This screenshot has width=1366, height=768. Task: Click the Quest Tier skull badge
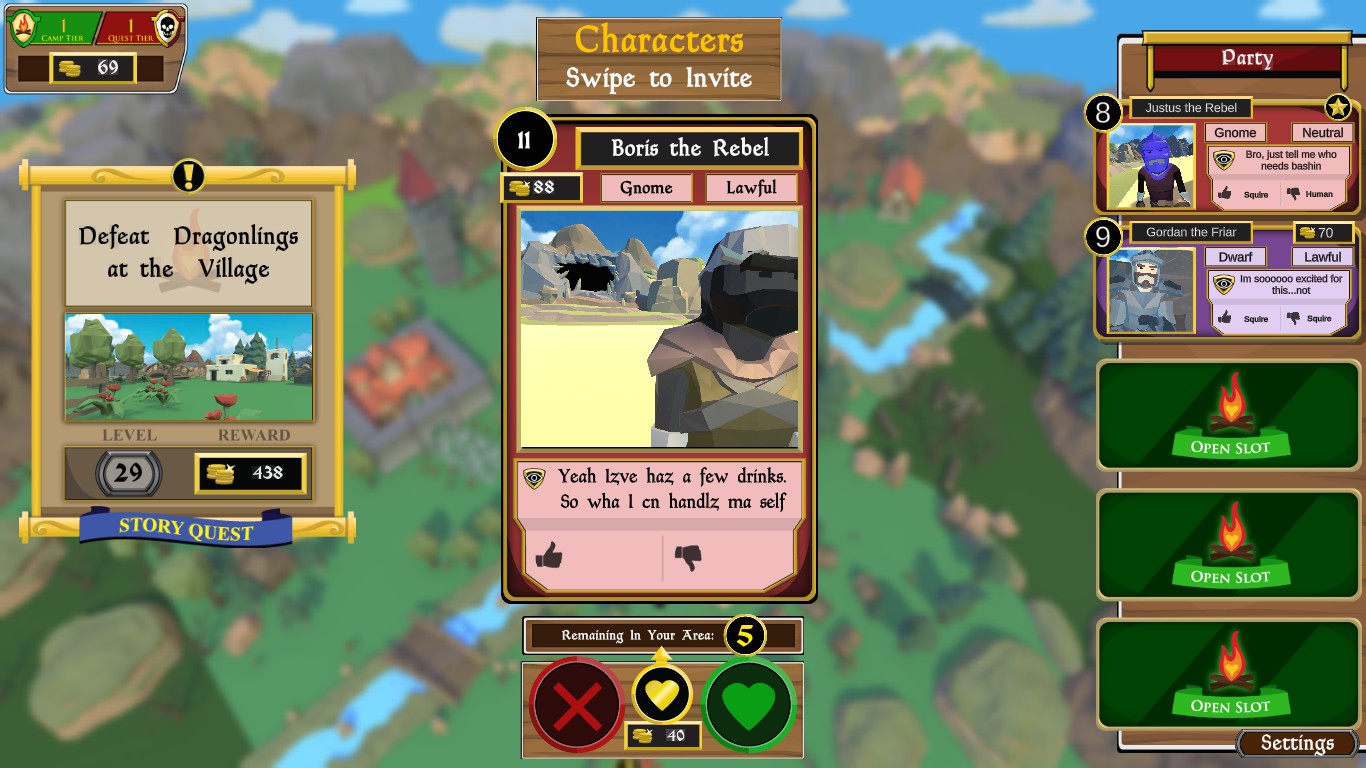pyautogui.click(x=166, y=28)
